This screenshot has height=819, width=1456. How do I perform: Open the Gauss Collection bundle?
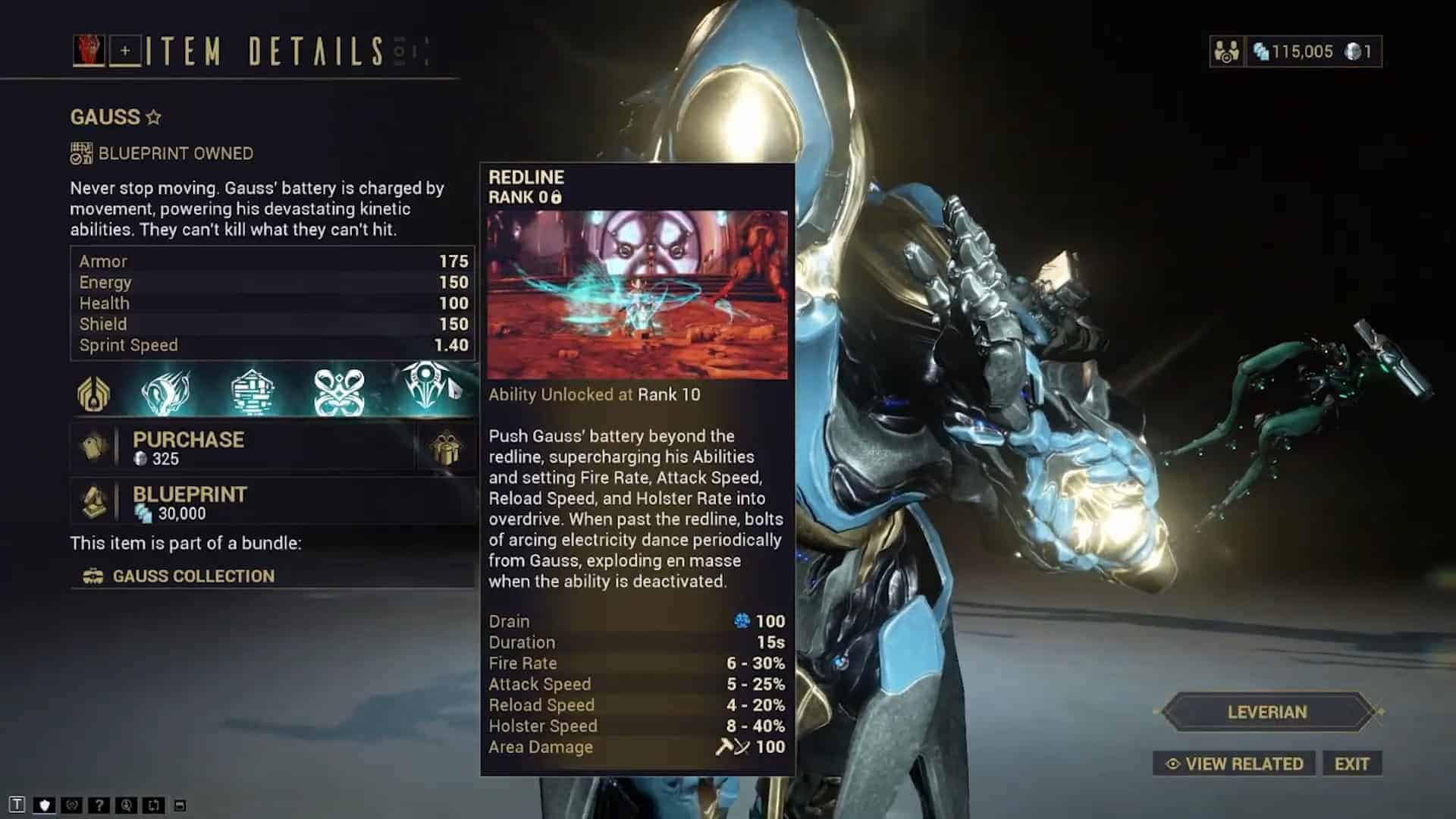tap(193, 576)
